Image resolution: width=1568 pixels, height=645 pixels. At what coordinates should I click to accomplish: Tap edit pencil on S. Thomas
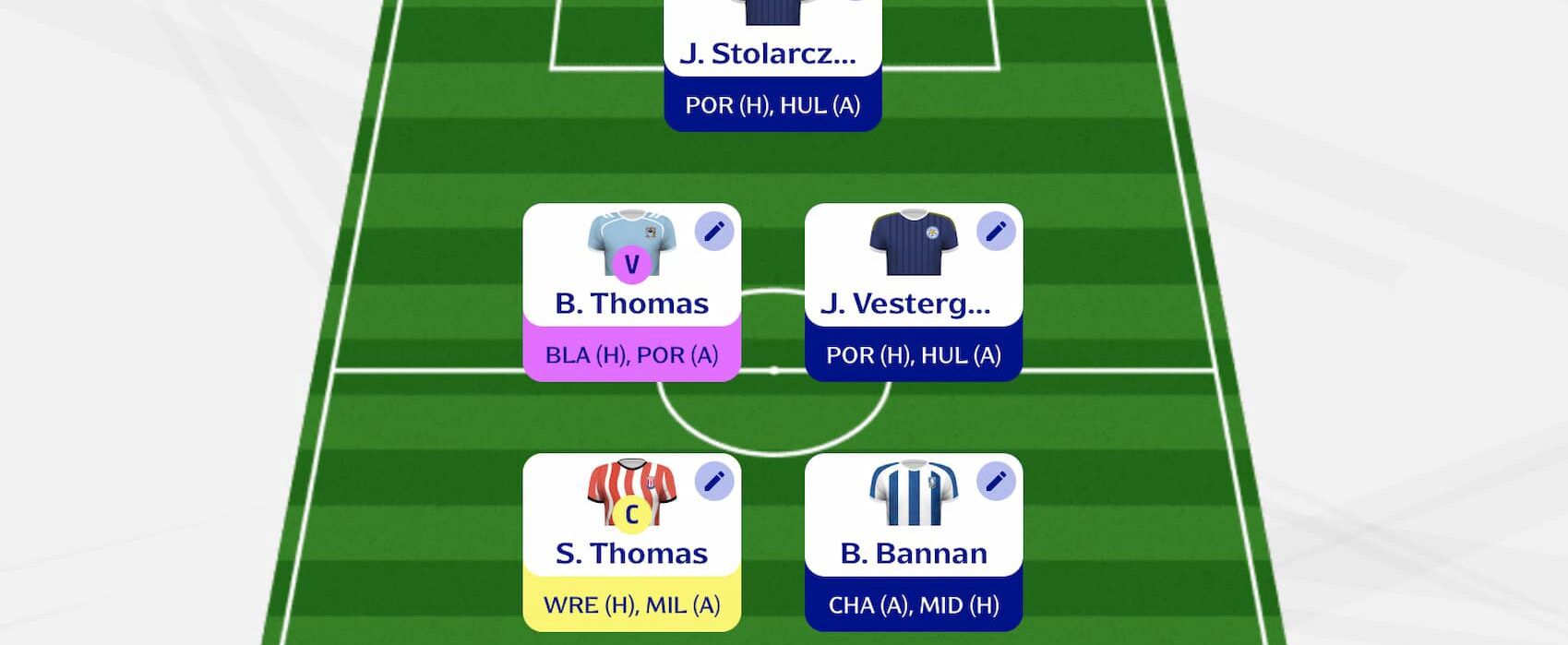713,482
